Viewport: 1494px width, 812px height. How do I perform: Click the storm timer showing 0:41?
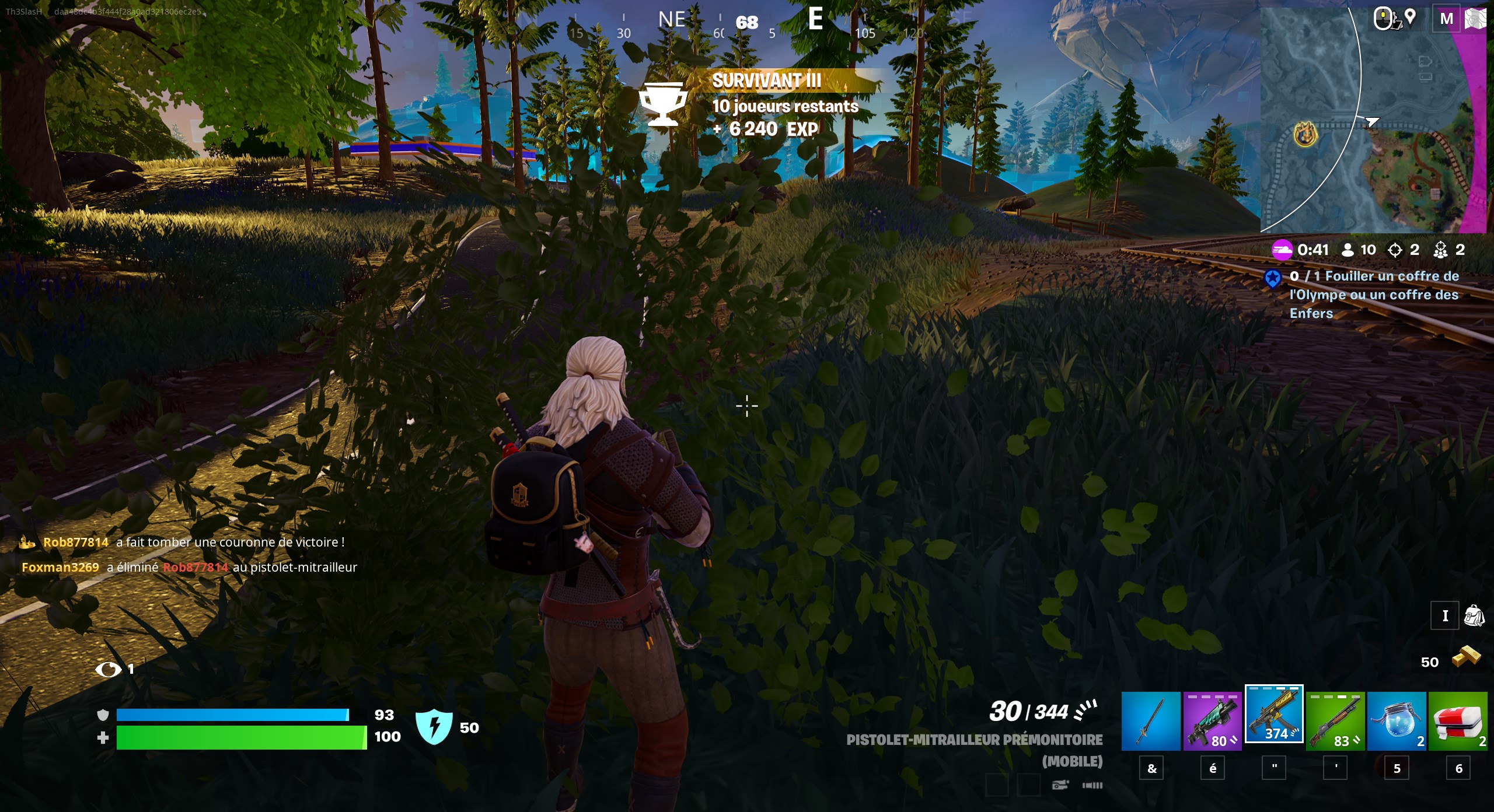click(x=1312, y=250)
